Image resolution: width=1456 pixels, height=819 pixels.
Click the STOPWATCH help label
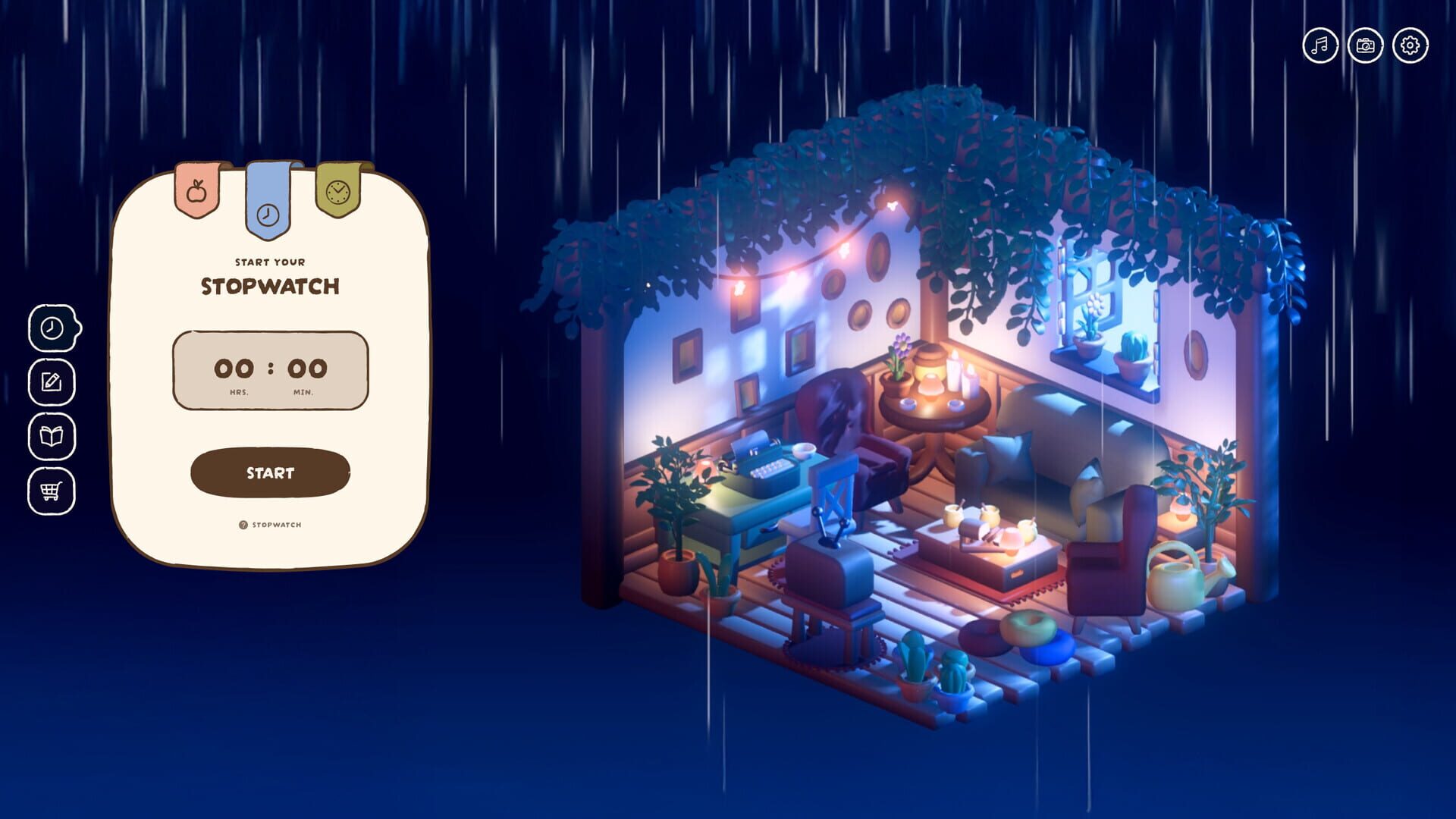(x=277, y=524)
